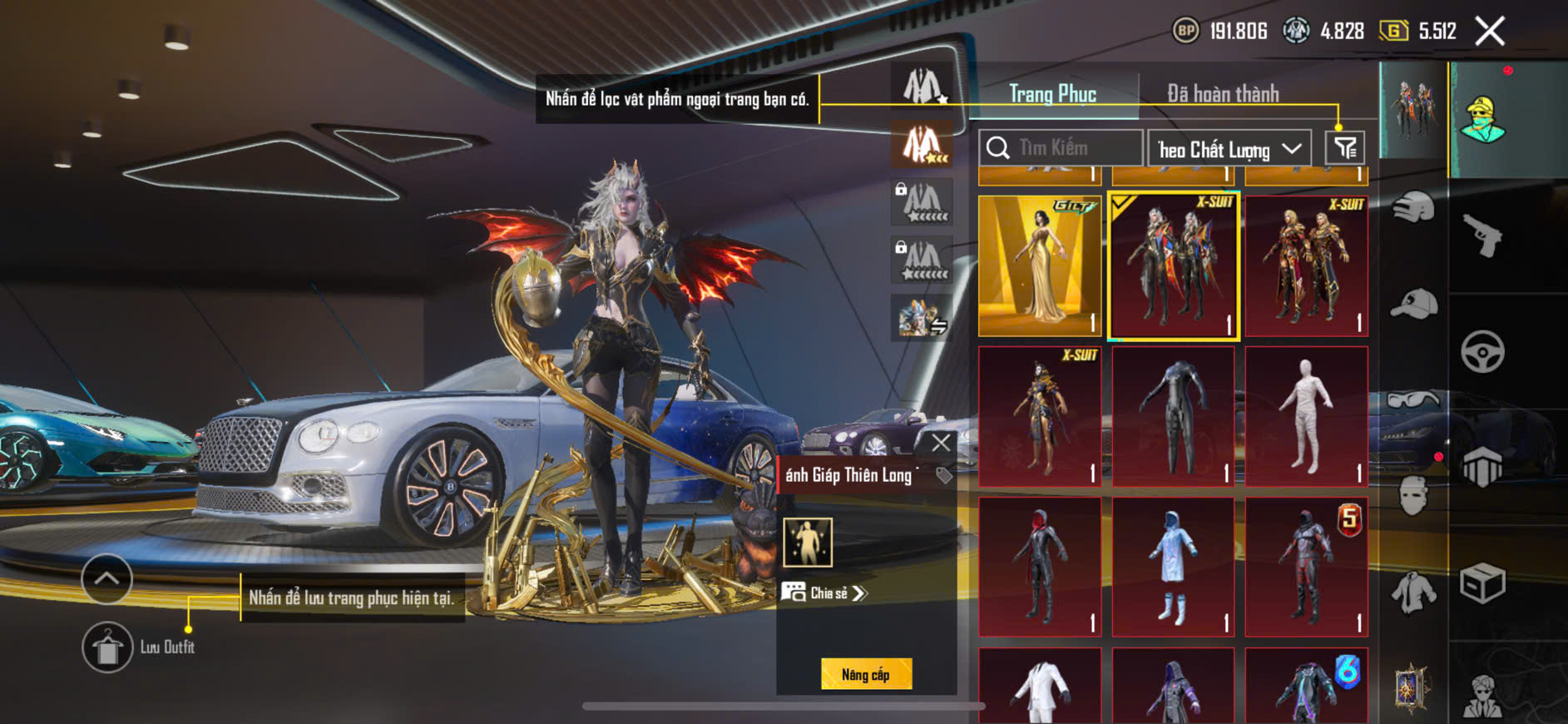This screenshot has width=1568, height=724.
Task: Play the outfit emote icon preview
Action: (807, 542)
